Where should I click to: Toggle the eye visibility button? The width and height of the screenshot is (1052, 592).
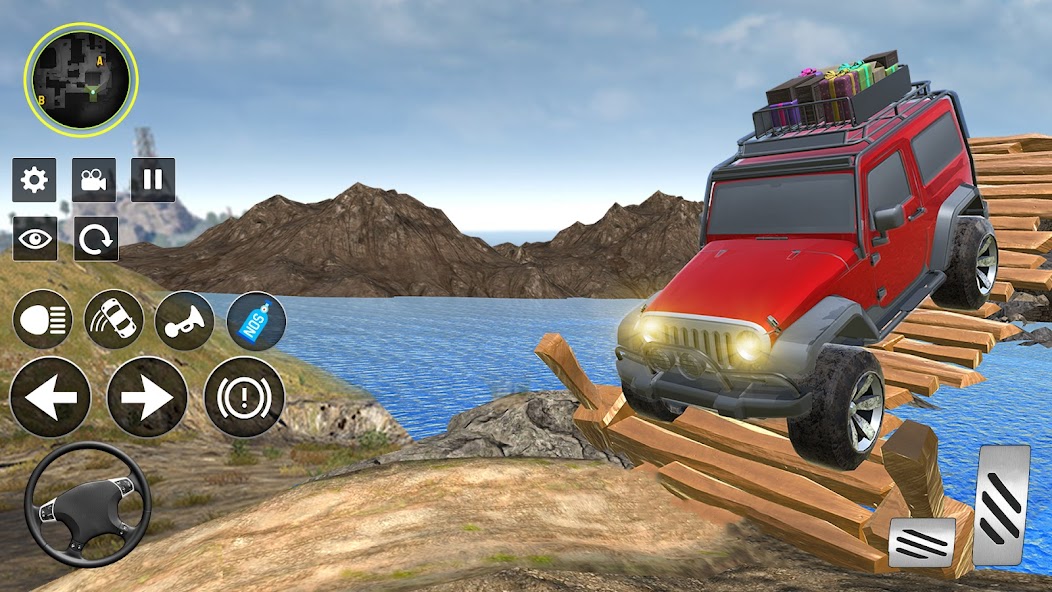(34, 239)
